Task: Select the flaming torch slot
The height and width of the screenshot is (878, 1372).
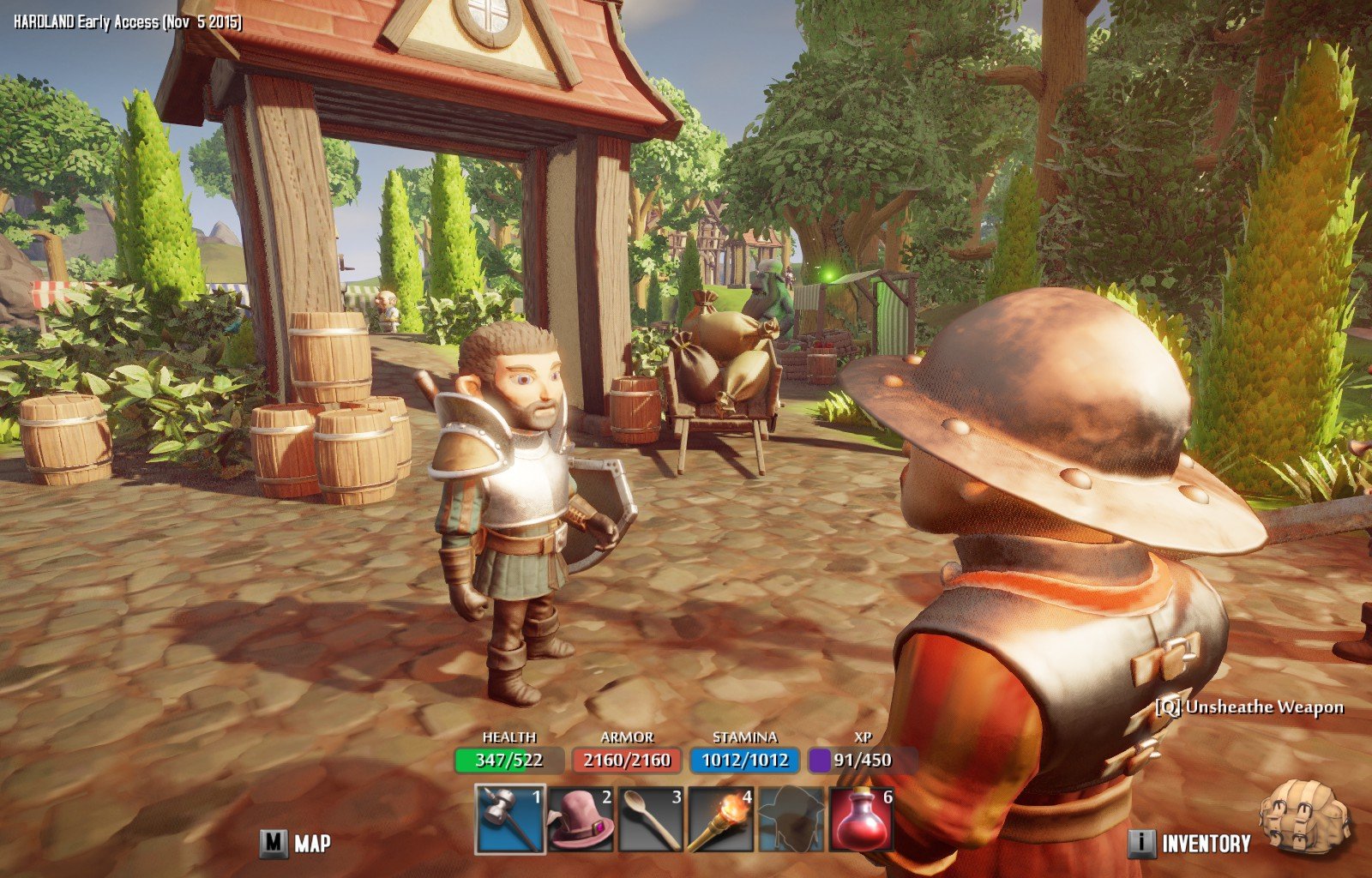Action: coord(721,820)
